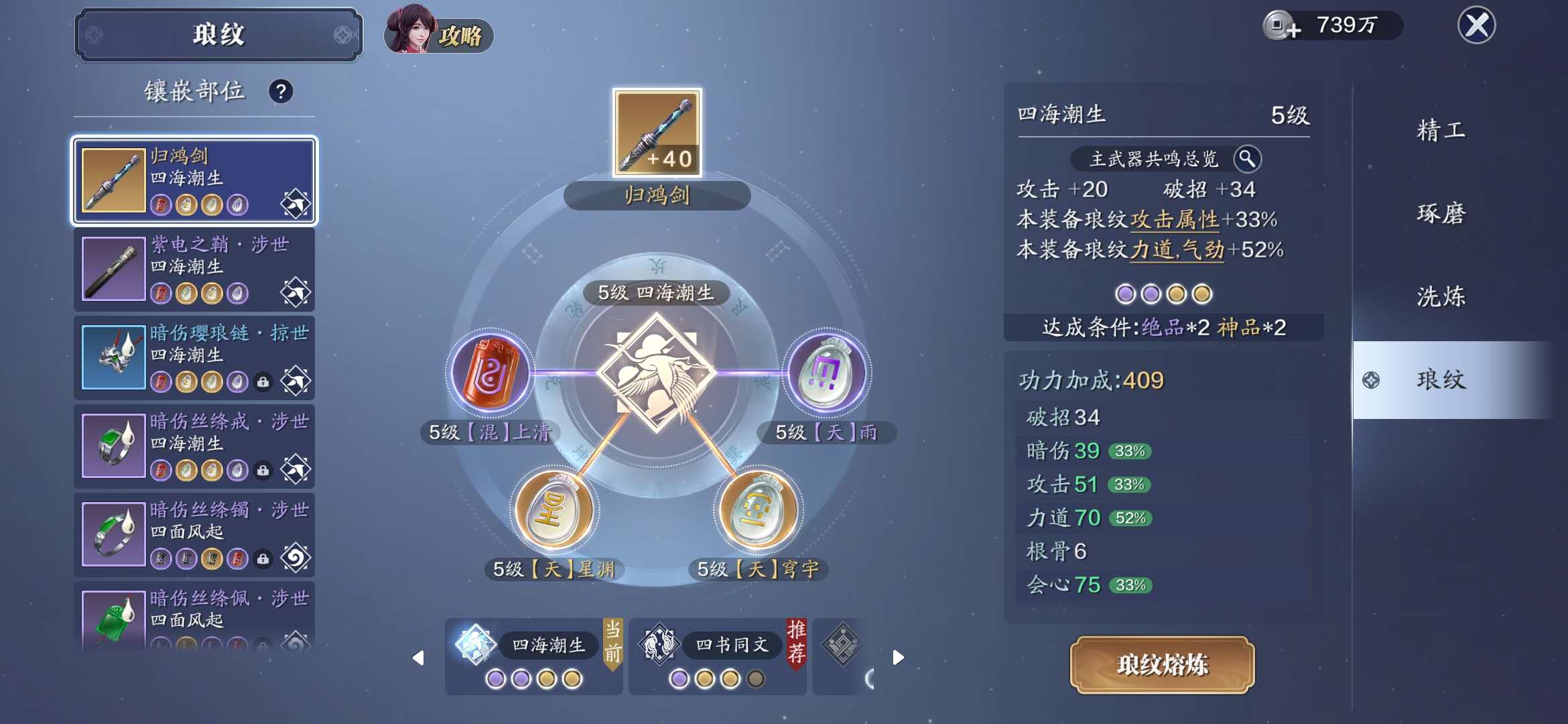The image size is (1568, 724).
Task: Select the 5级【天】穹宇 gem icon
Action: pos(758,511)
